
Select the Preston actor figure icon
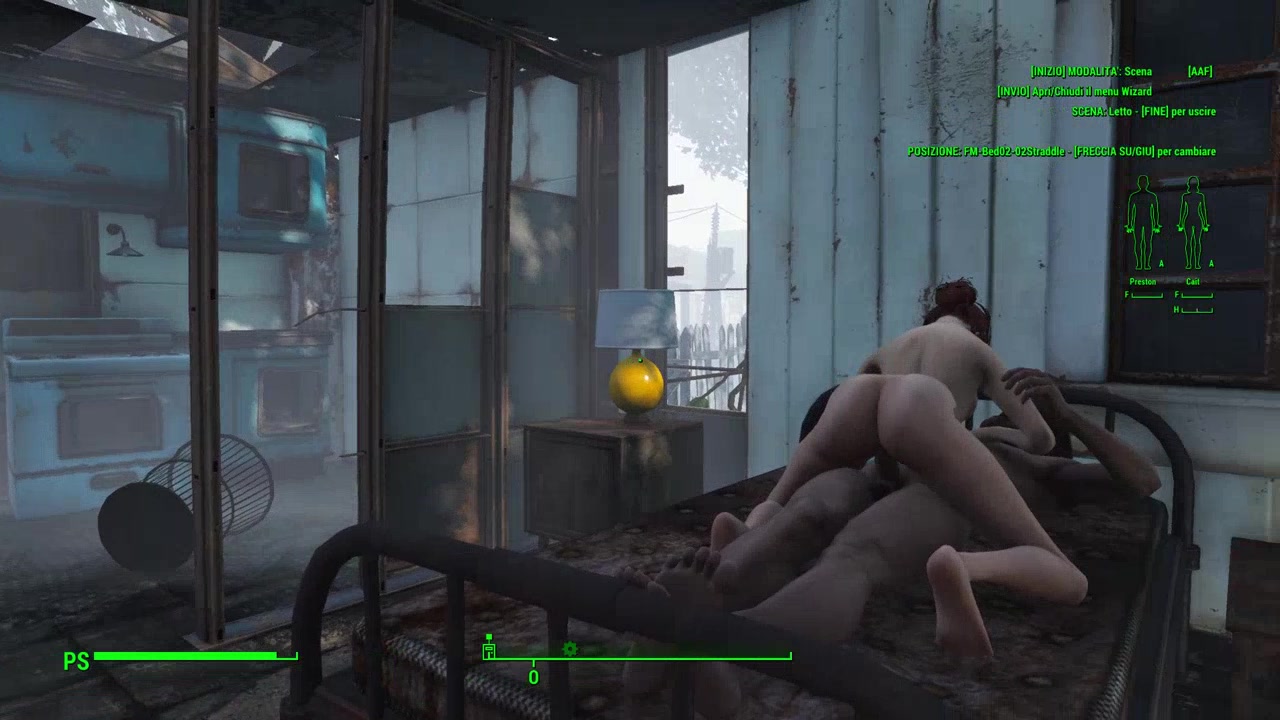pyautogui.click(x=1142, y=222)
